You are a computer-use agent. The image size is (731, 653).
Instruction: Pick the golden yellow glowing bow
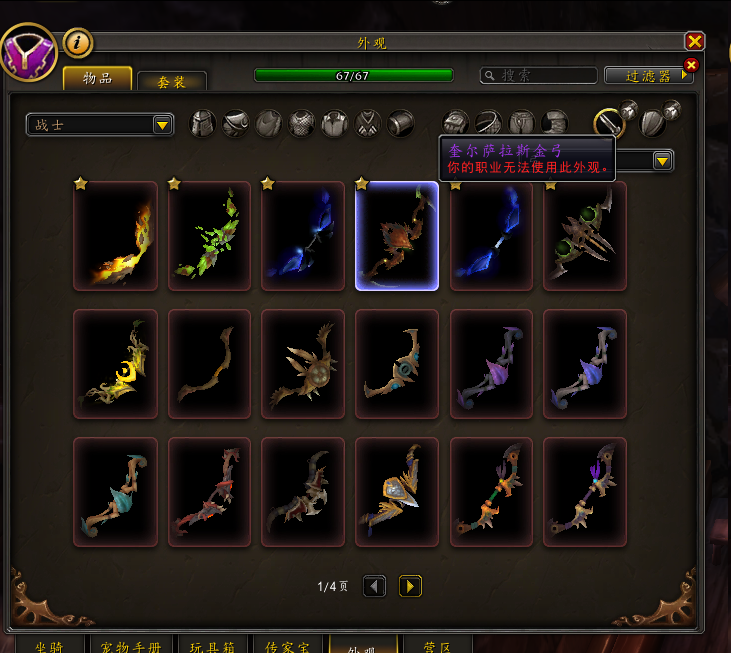click(115, 364)
